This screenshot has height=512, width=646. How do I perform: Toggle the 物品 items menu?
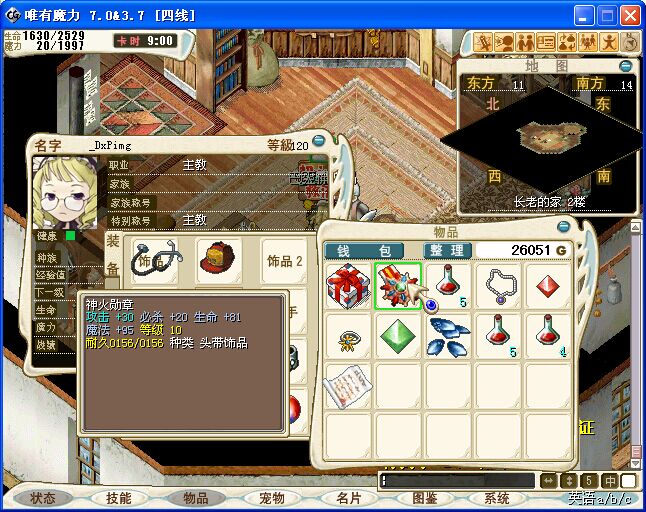tap(195, 498)
